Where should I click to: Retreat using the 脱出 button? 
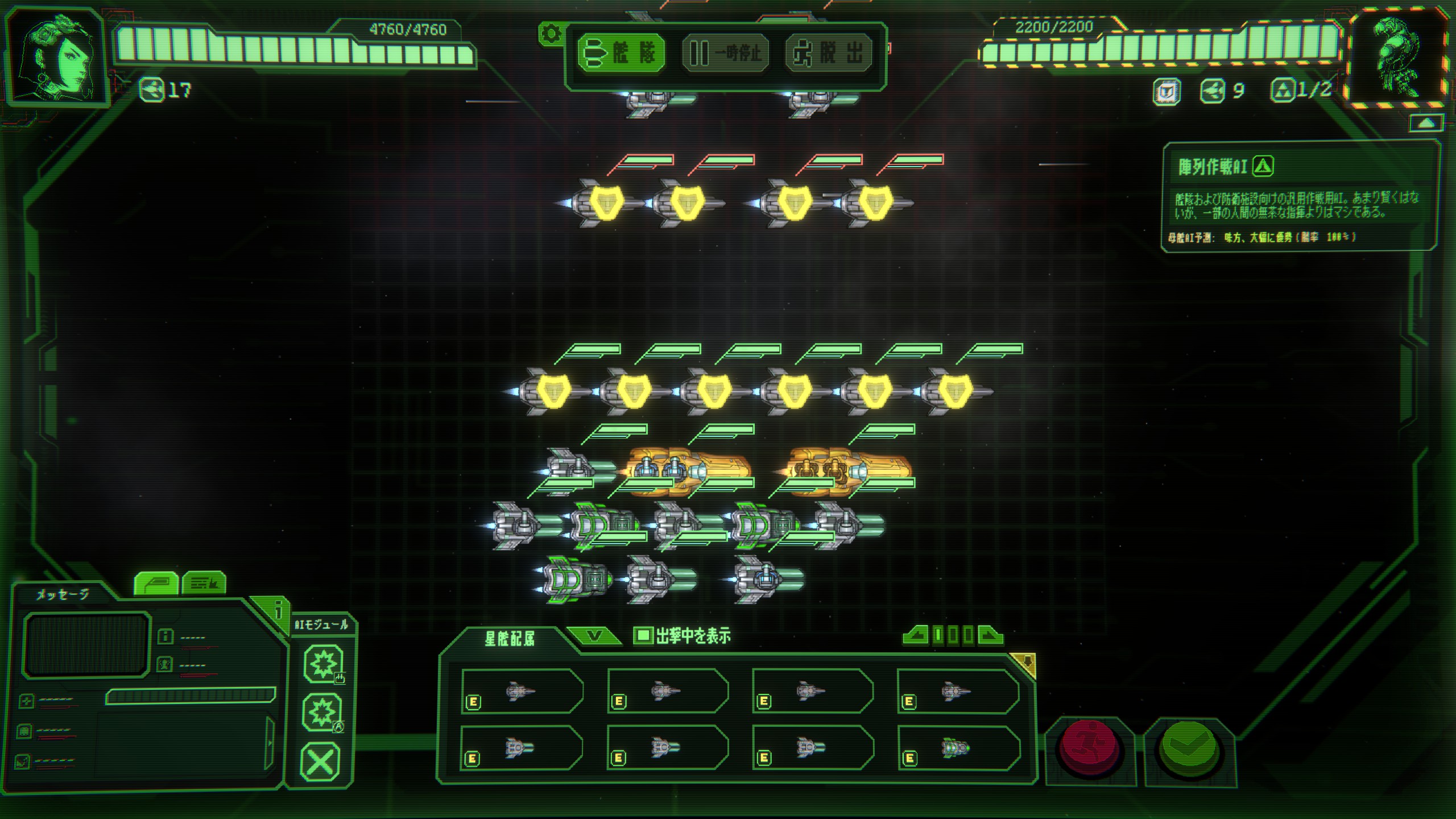[x=829, y=53]
